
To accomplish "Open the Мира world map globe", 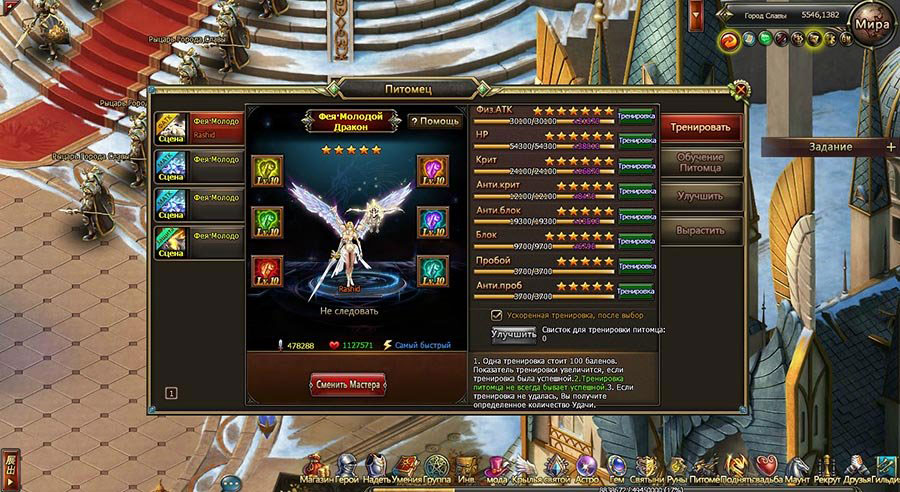I will coord(871,24).
